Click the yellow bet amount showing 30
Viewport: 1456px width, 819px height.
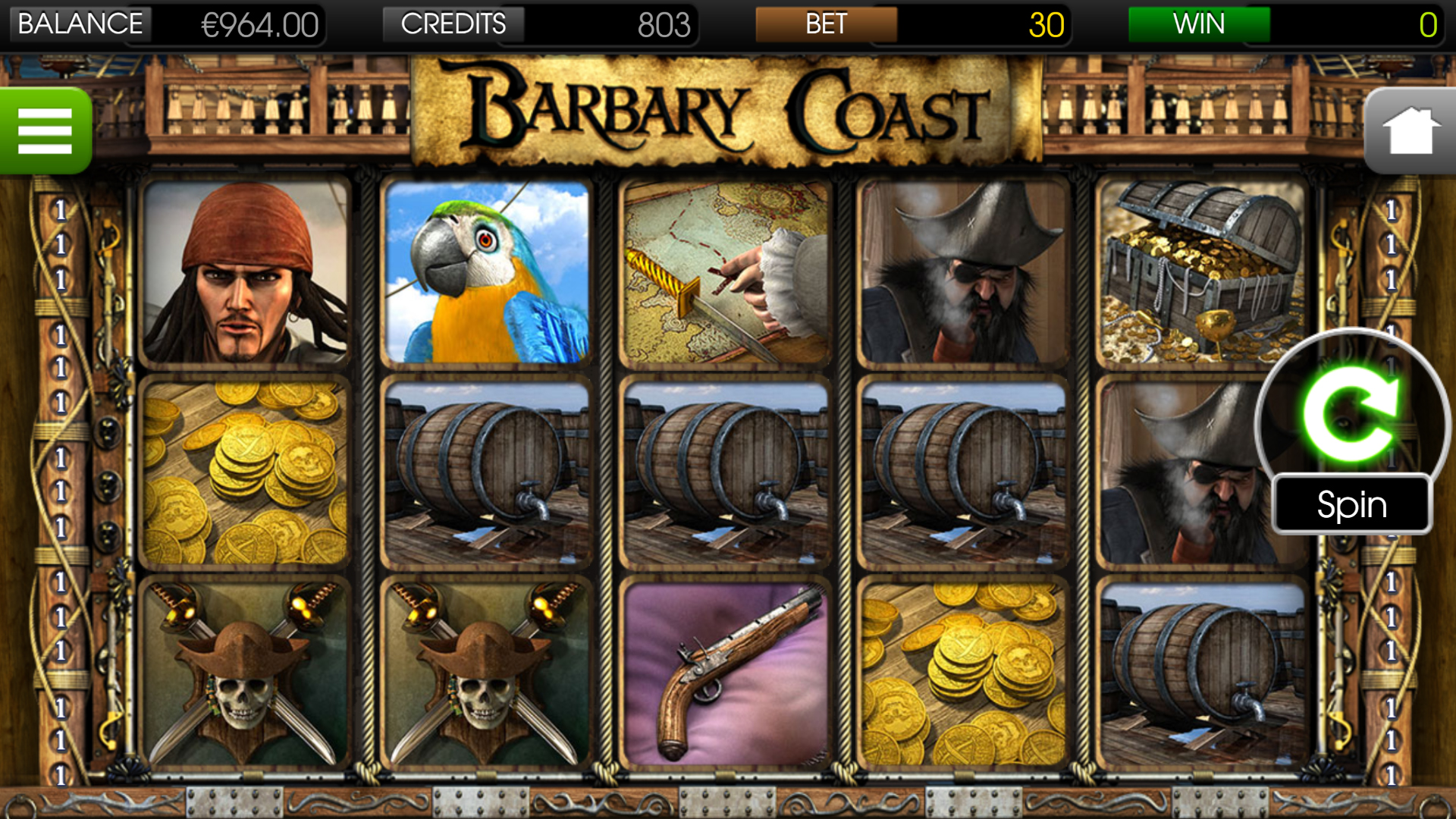[1046, 24]
